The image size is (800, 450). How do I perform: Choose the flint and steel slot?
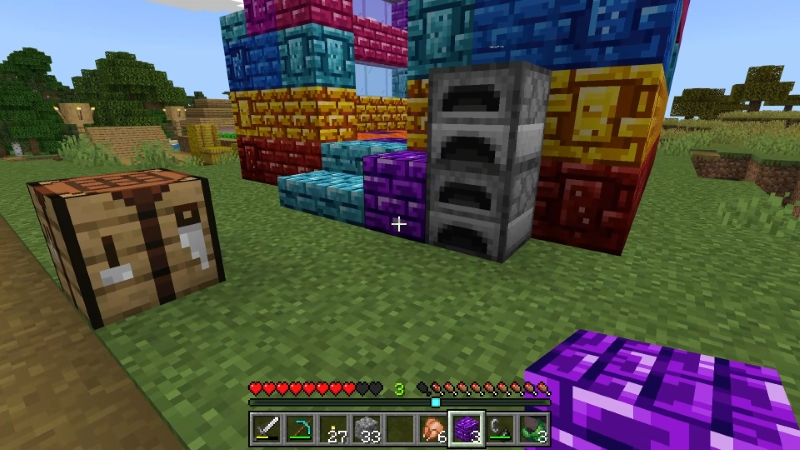click(x=500, y=428)
